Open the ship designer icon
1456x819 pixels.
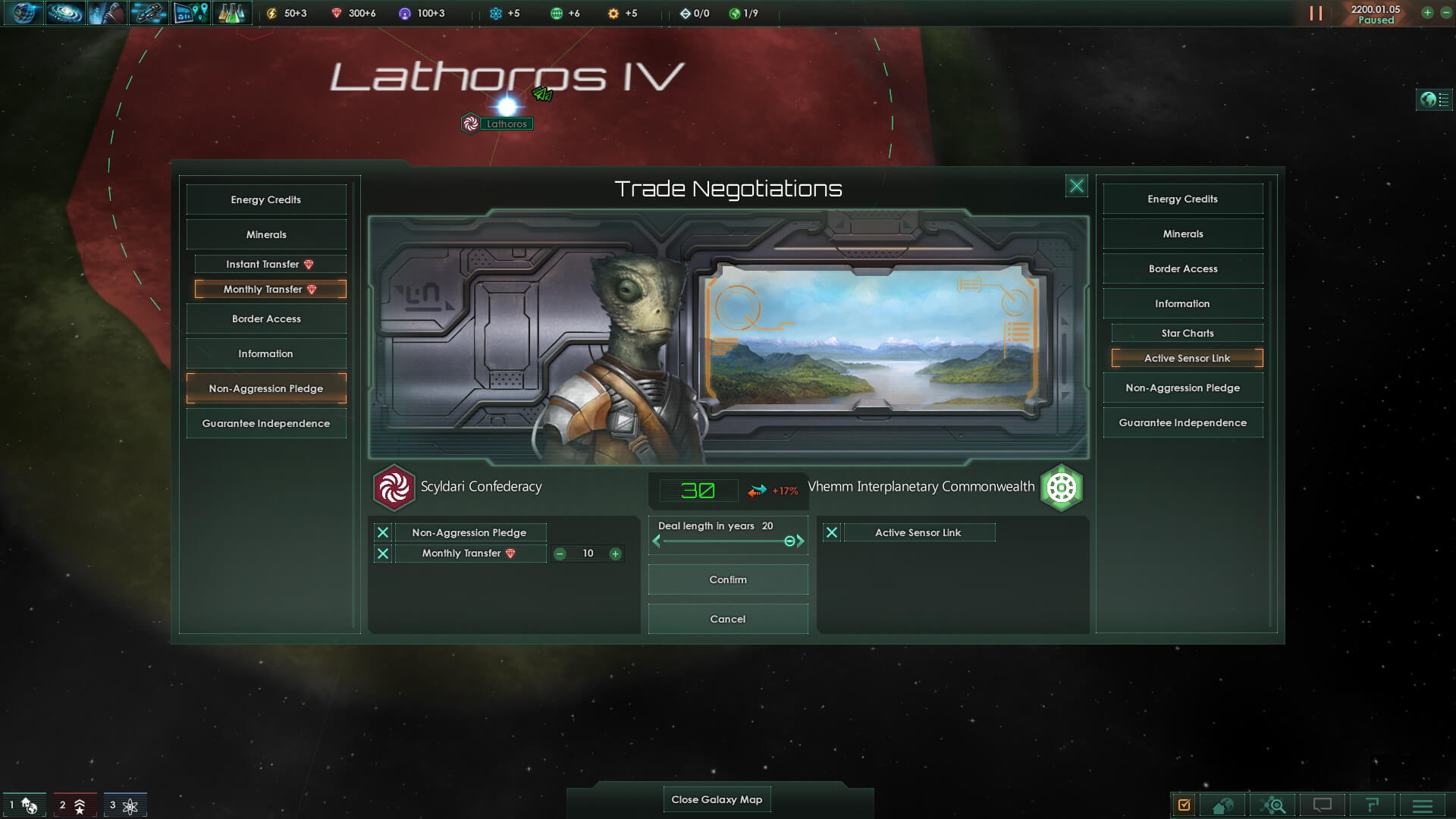tap(149, 13)
